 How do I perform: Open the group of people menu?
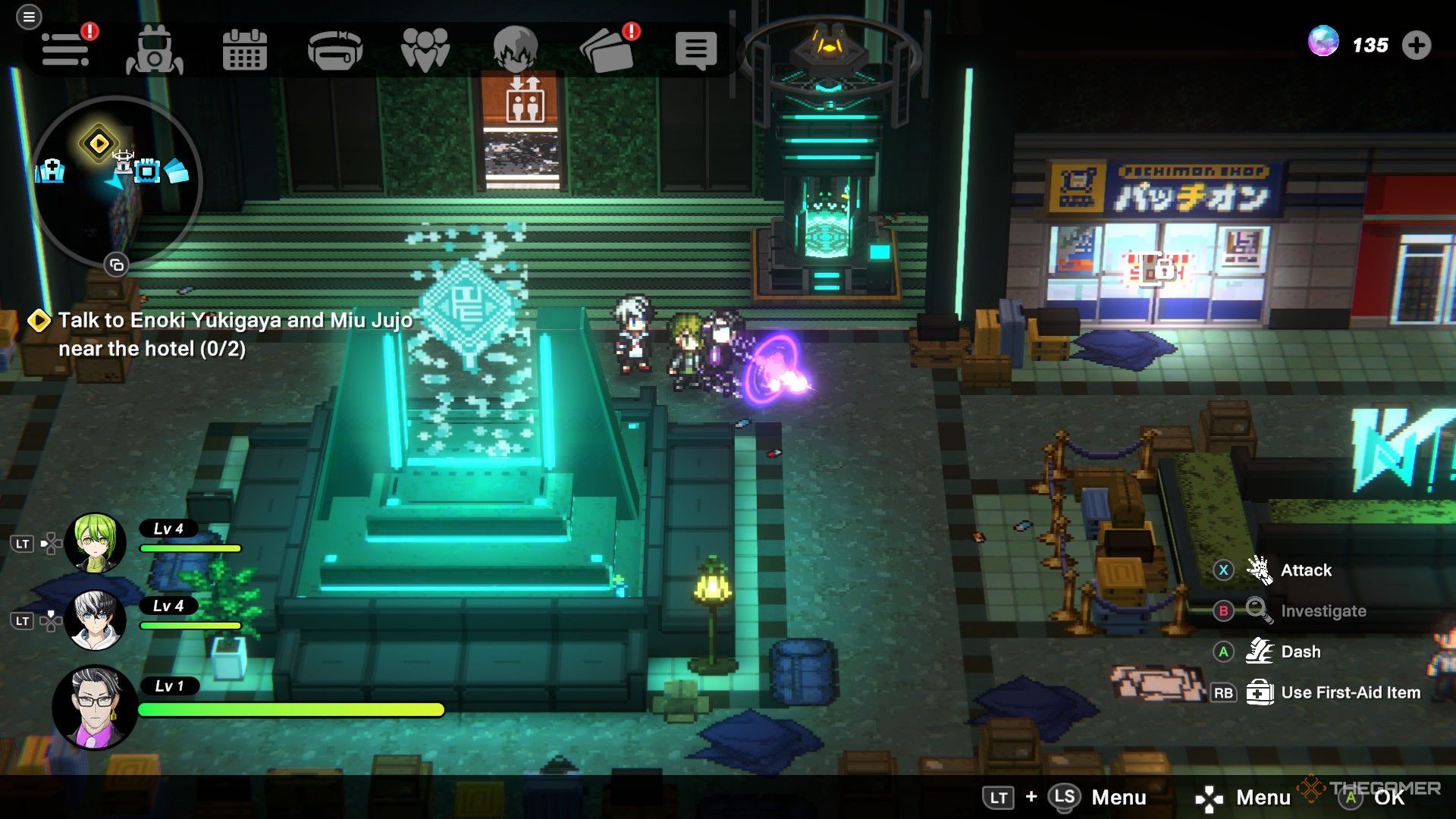[x=425, y=50]
